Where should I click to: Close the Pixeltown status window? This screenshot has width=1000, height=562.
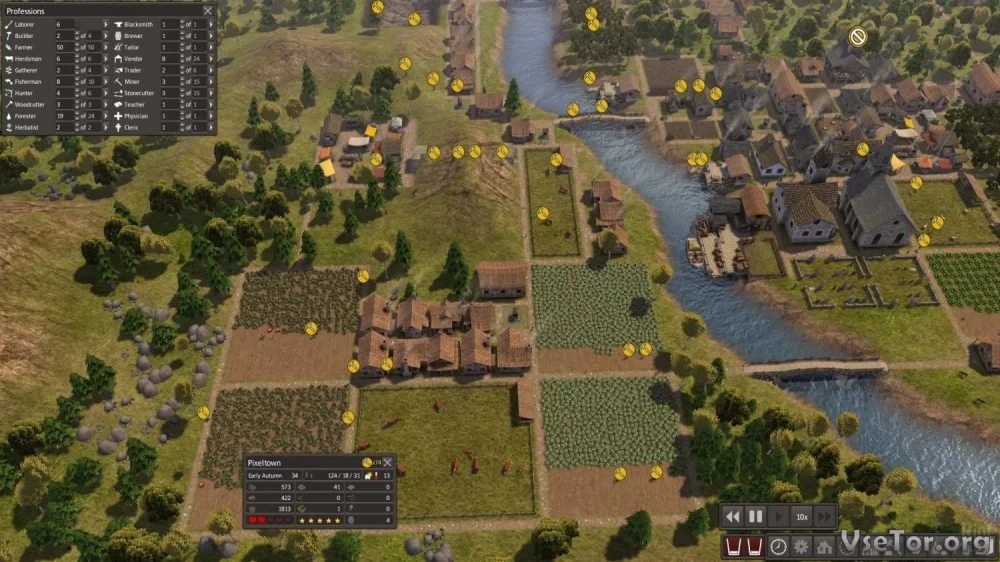tap(387, 462)
